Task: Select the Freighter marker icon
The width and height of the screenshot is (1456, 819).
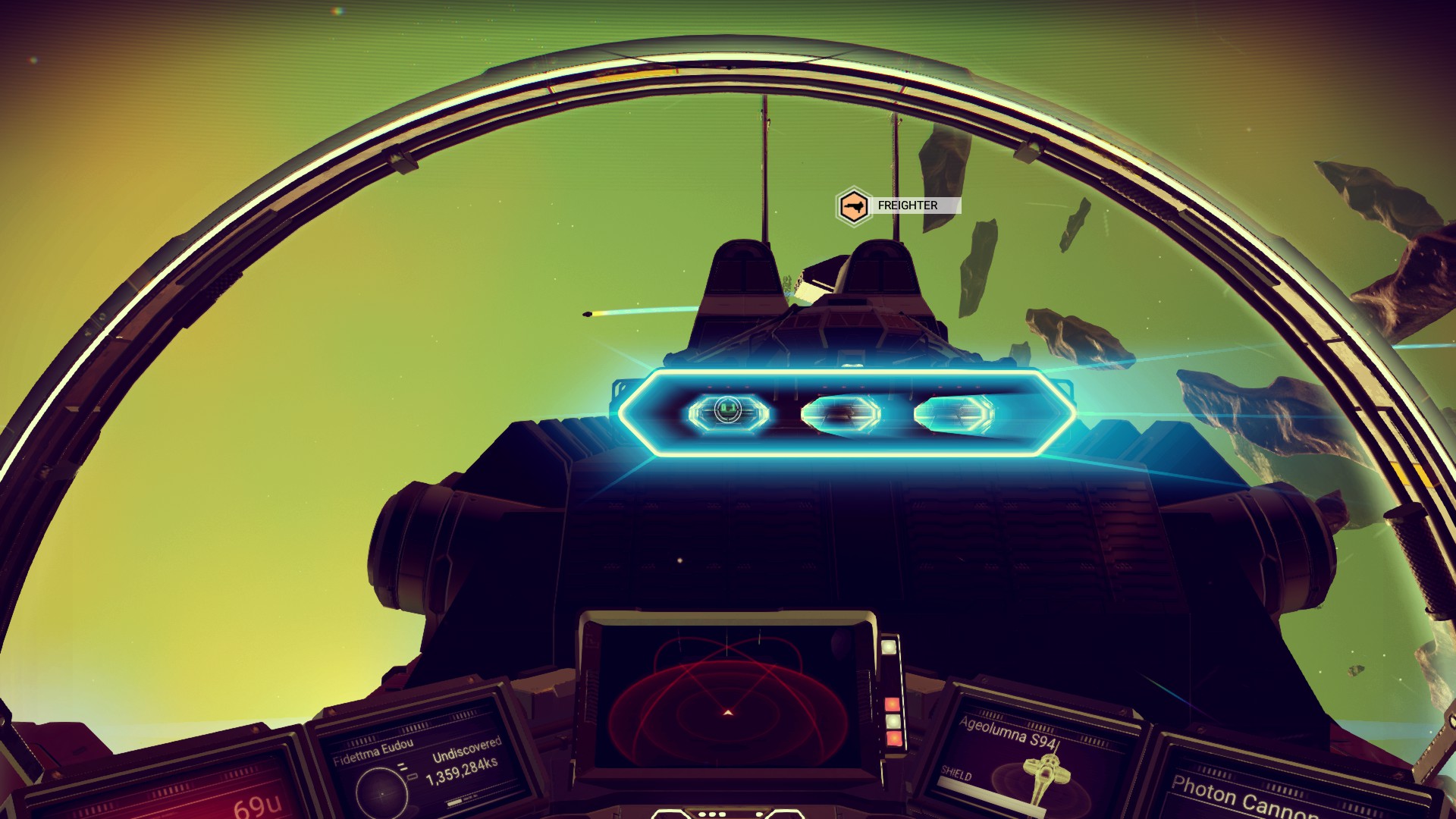Action: pyautogui.click(x=853, y=206)
